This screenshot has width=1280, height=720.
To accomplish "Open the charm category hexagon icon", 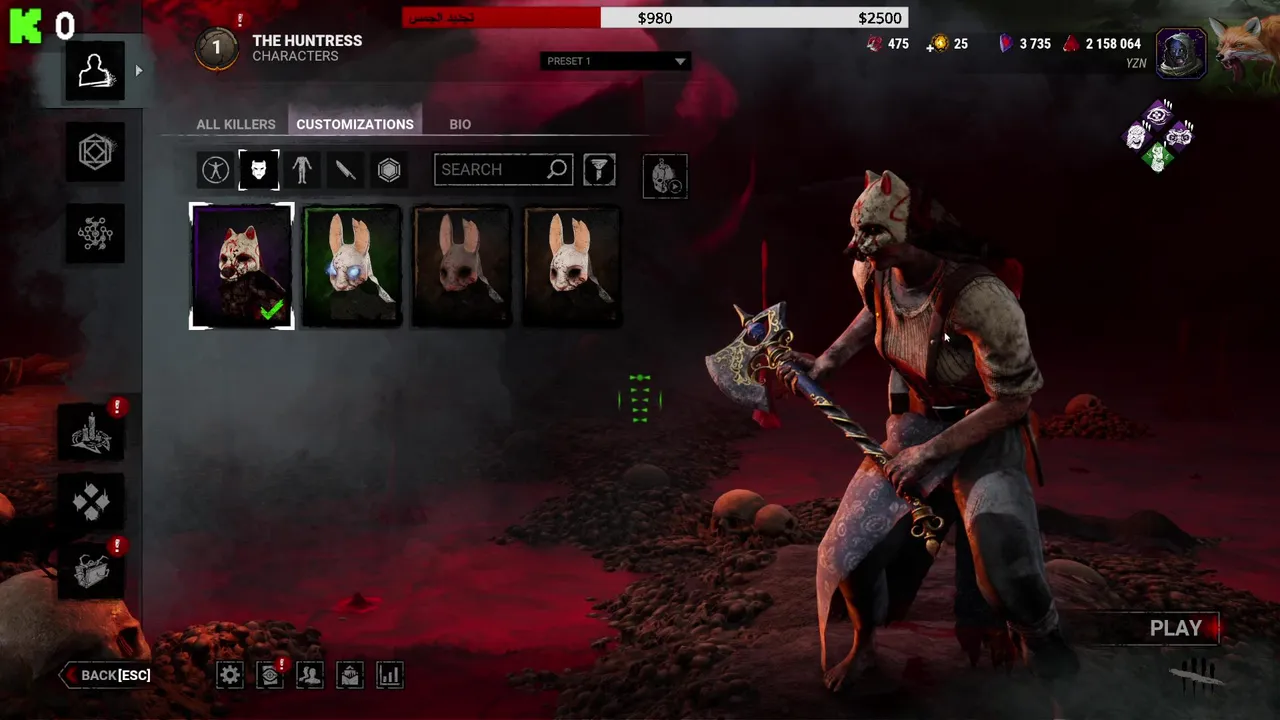I will (x=389, y=170).
